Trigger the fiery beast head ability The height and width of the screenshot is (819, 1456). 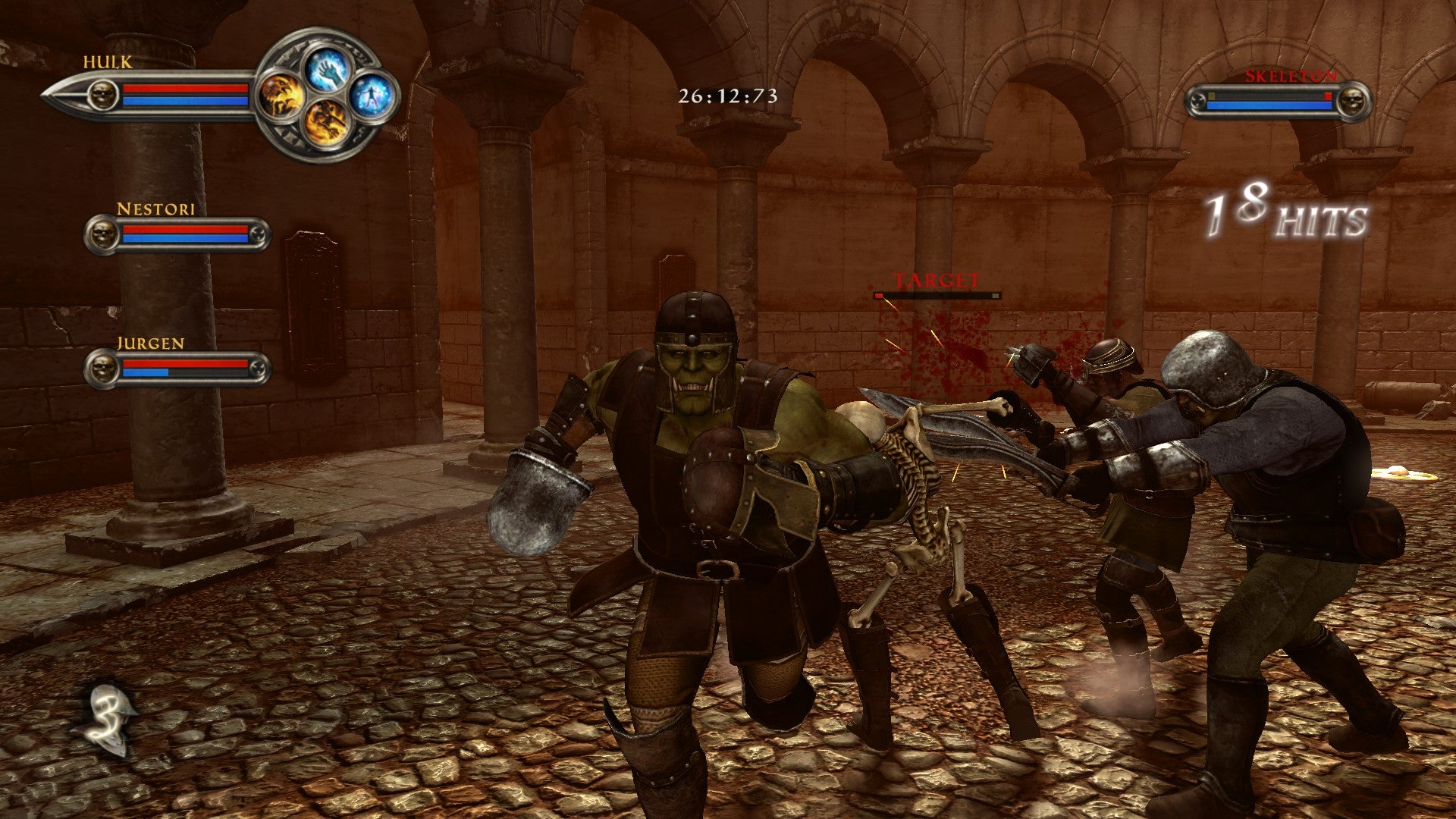coord(282,96)
